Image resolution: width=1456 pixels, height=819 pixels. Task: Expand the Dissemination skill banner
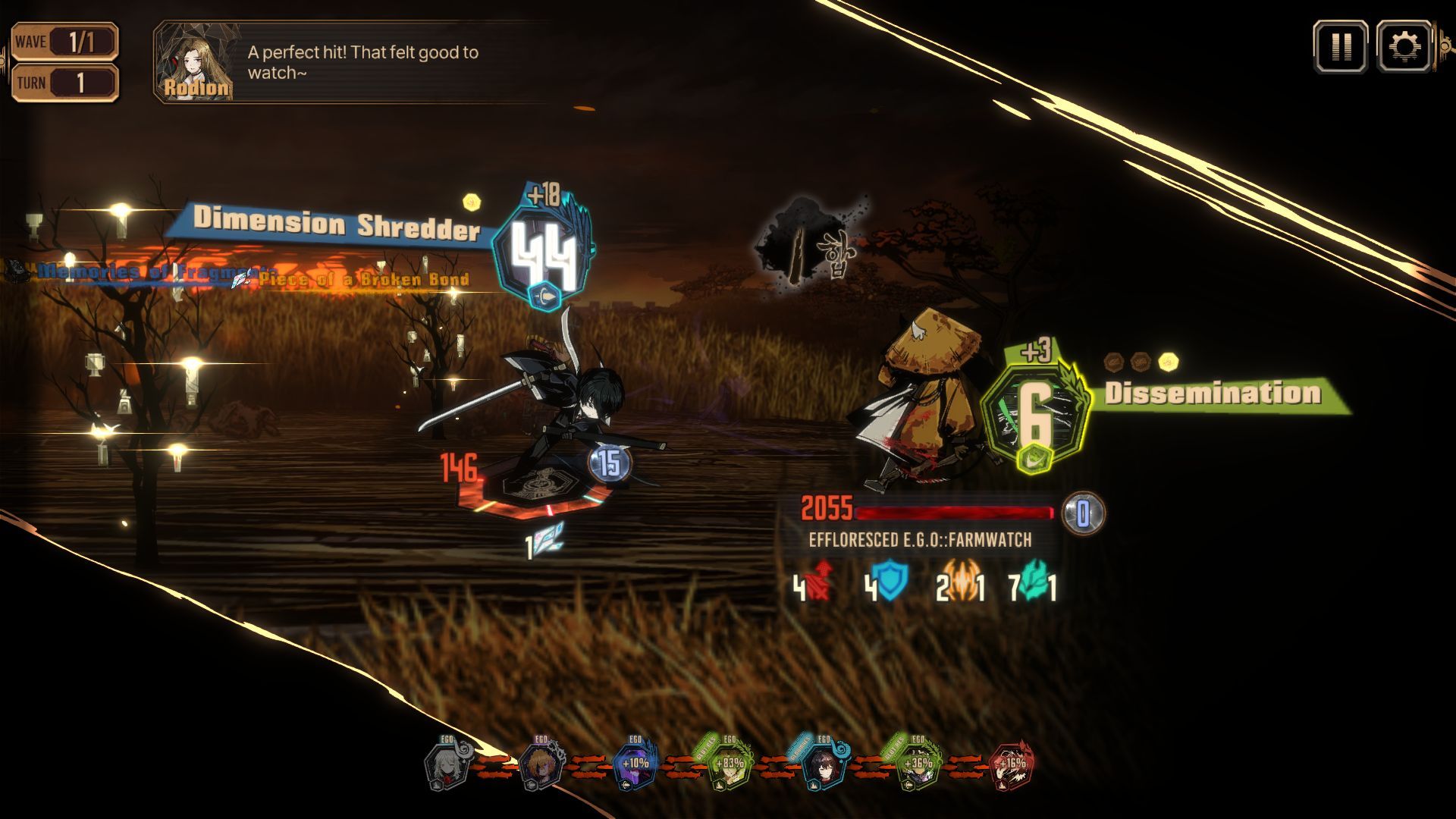(1214, 394)
